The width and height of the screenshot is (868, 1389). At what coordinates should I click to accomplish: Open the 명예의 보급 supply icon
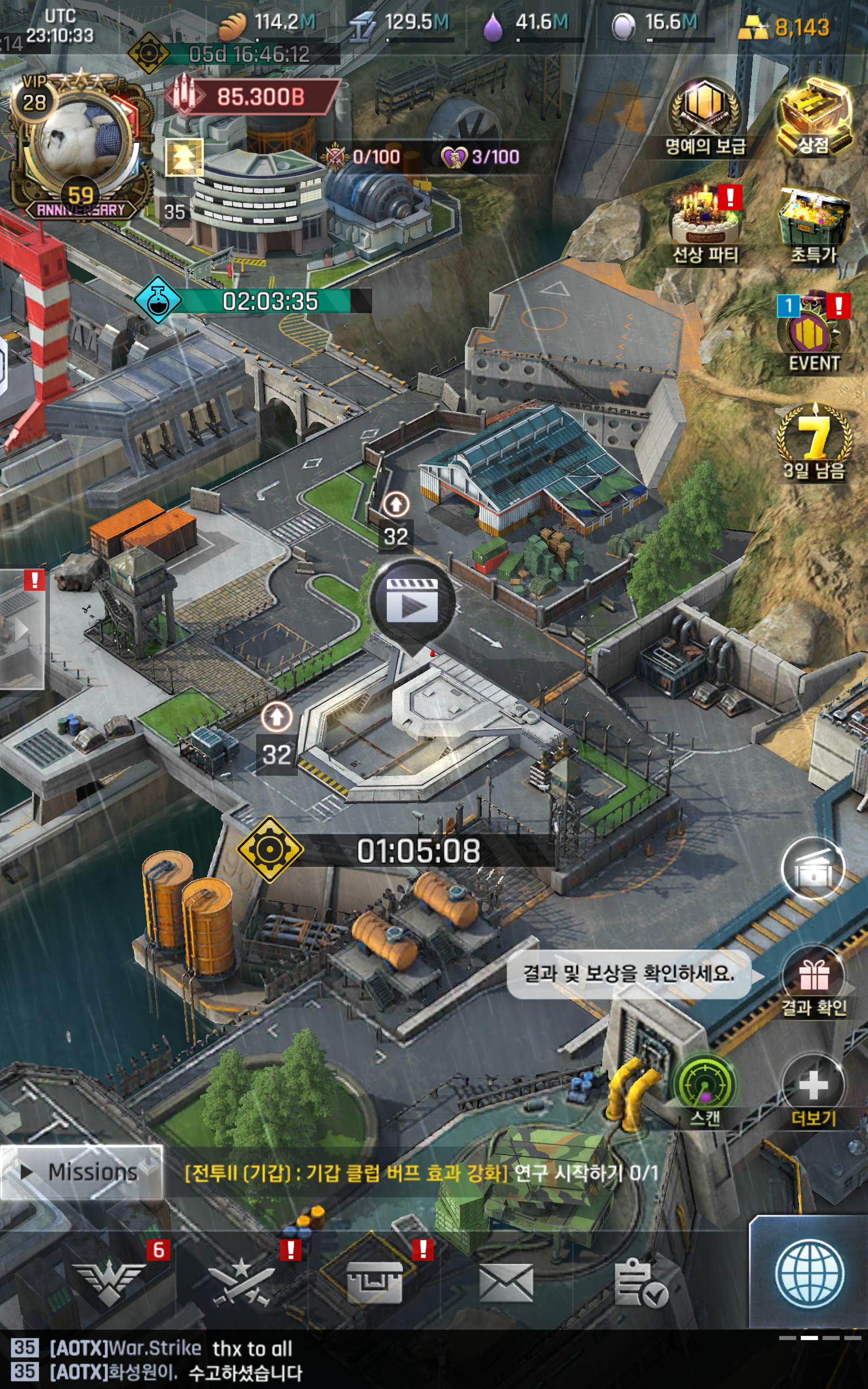pyautogui.click(x=705, y=112)
